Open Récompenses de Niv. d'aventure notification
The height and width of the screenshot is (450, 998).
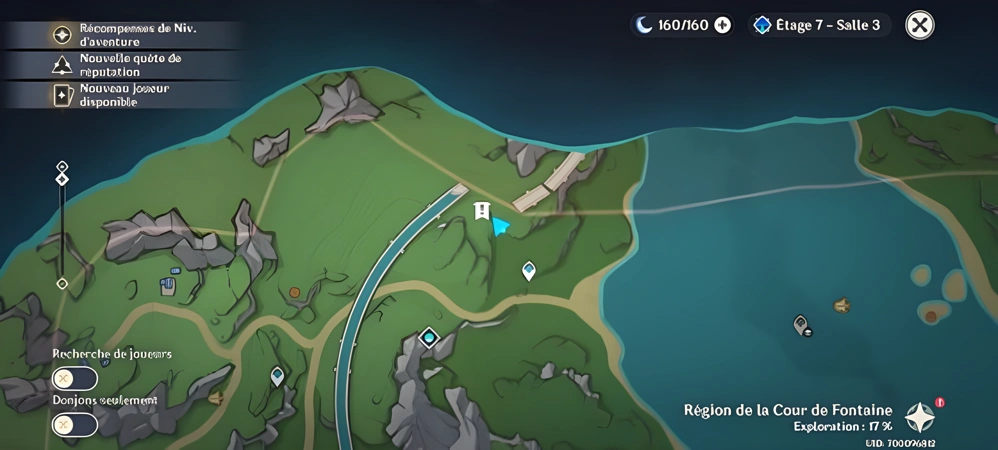tap(125, 35)
